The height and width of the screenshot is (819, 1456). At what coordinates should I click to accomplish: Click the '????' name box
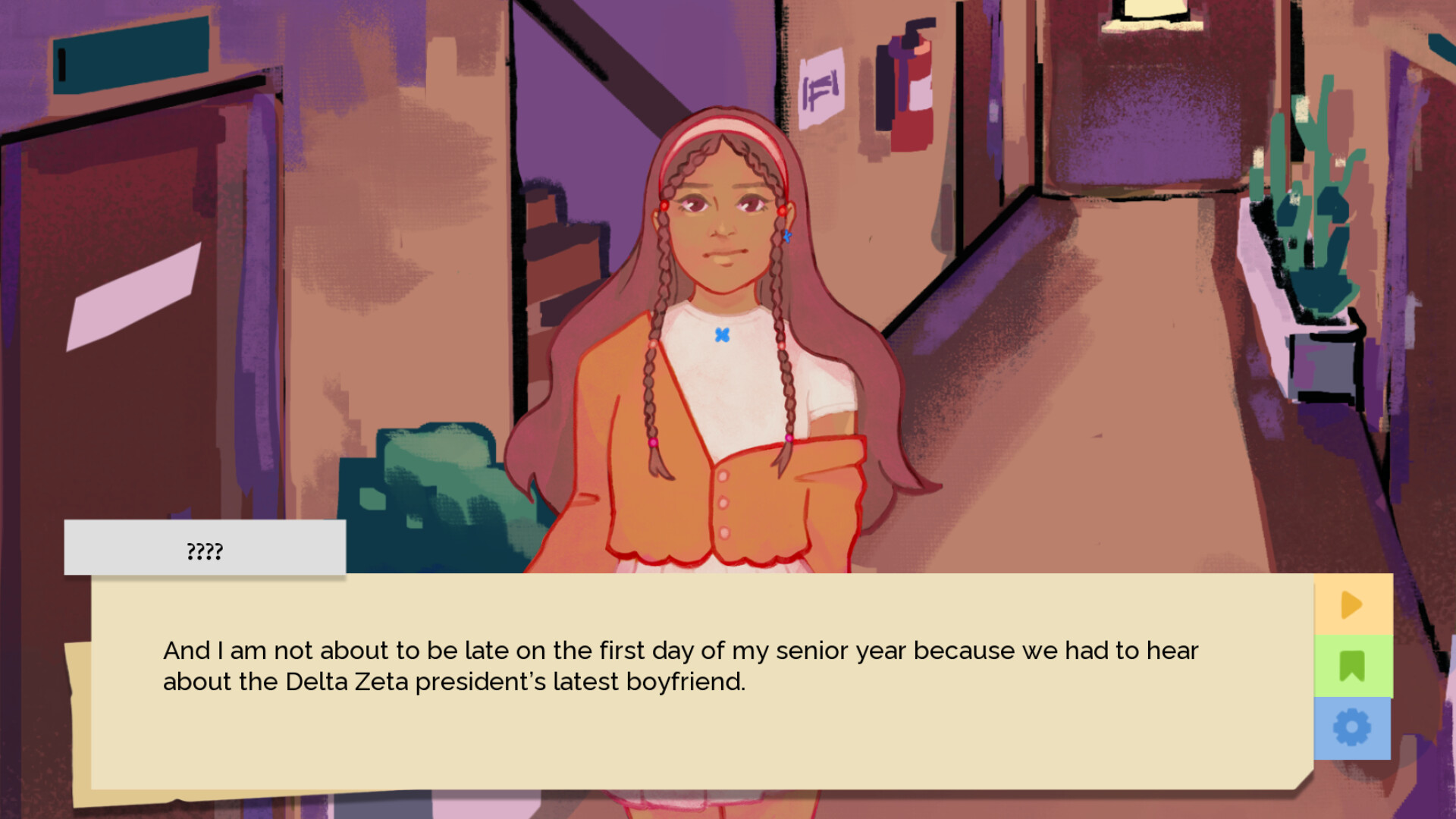pyautogui.click(x=205, y=548)
